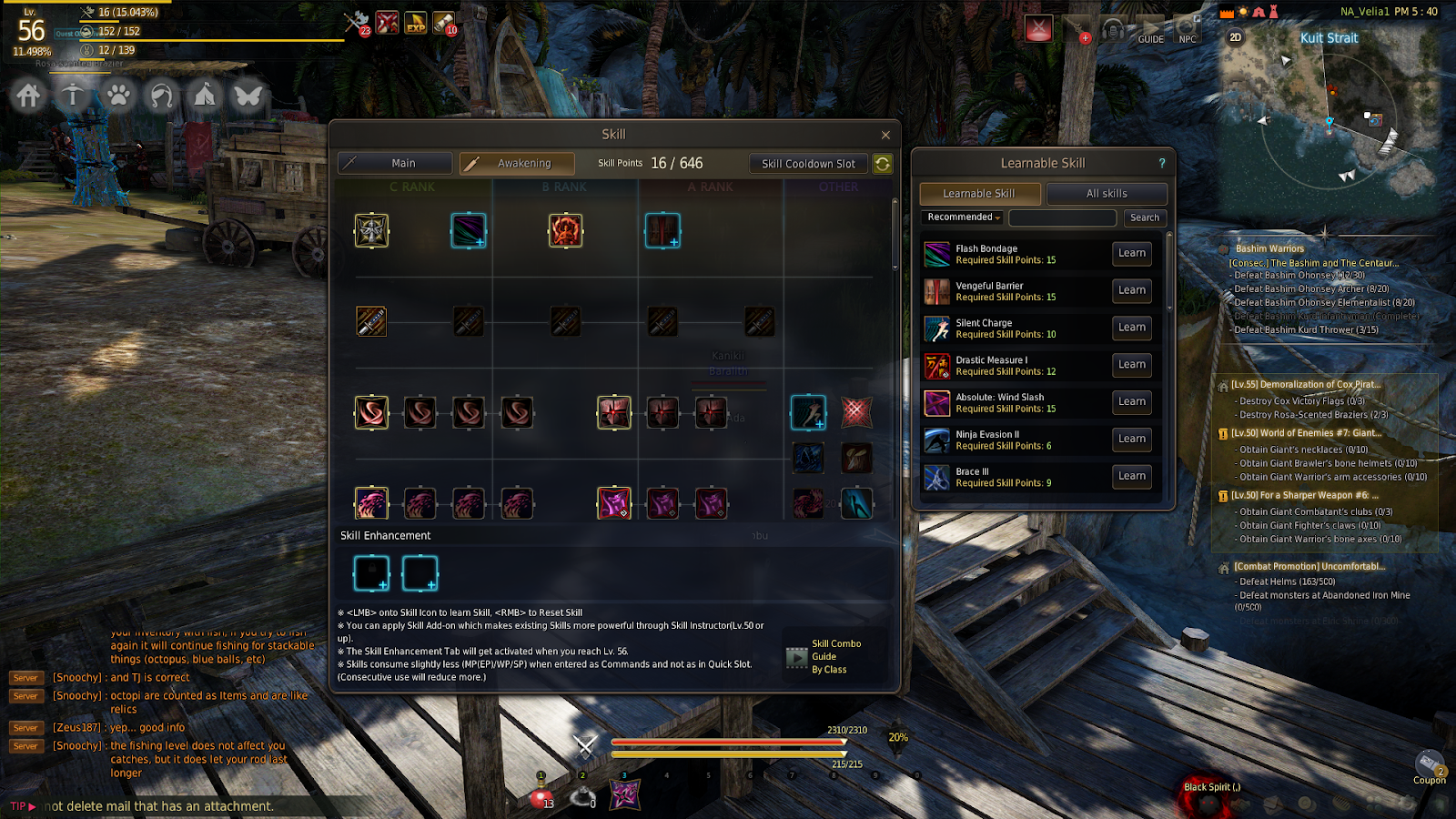
Task: Learn the Flash Bondage skill
Action: 1132,254
